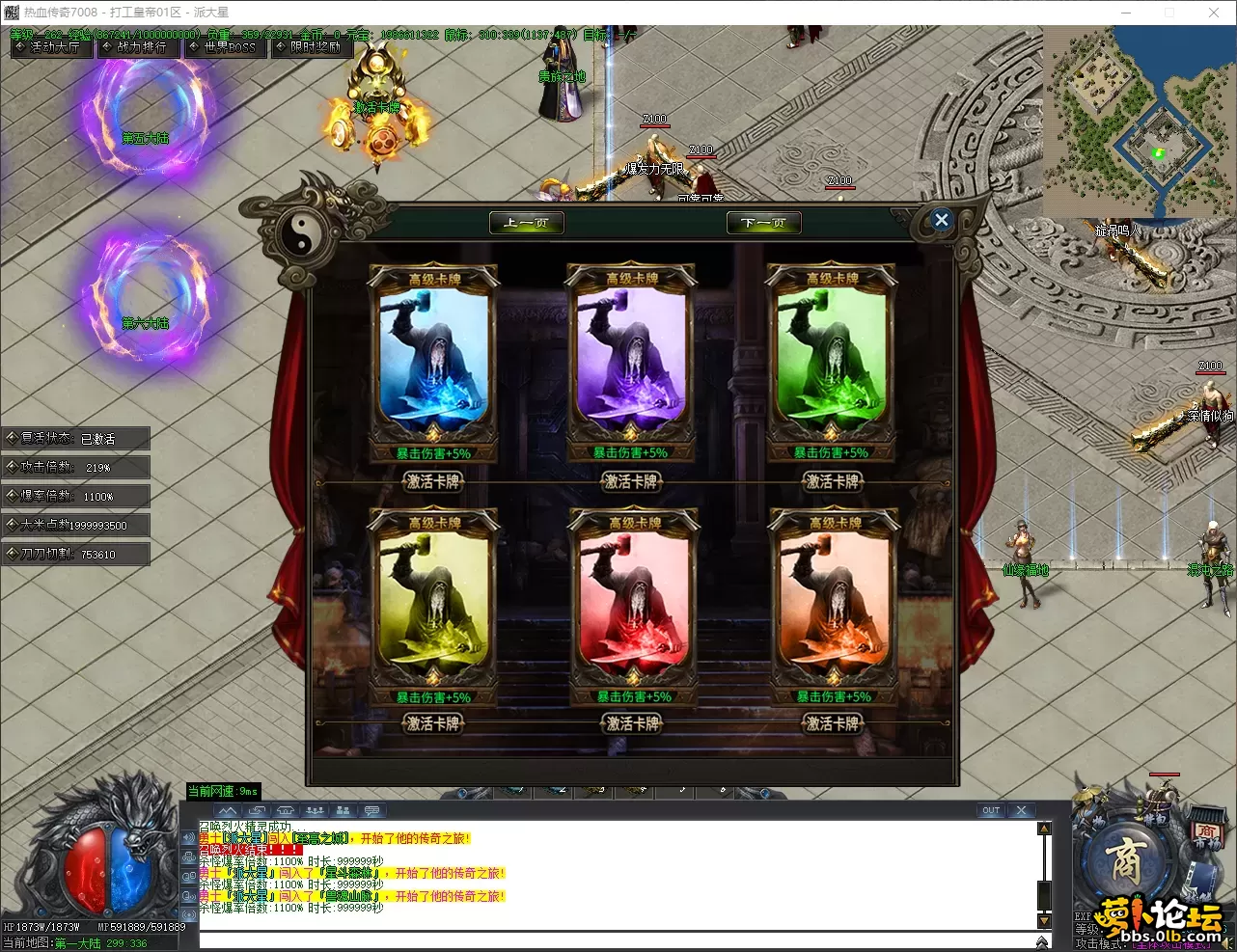Activate the green 高级卡牌 card

click(832, 480)
